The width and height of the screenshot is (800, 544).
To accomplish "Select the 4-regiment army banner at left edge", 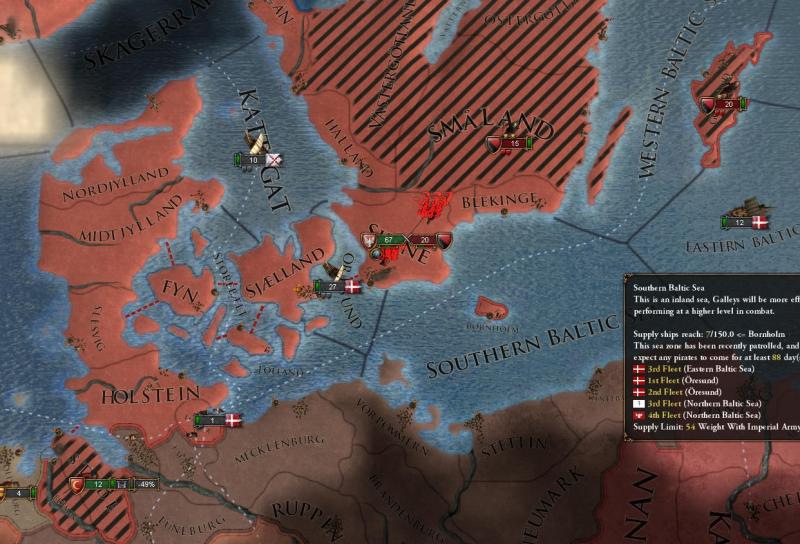I will point(14,492).
